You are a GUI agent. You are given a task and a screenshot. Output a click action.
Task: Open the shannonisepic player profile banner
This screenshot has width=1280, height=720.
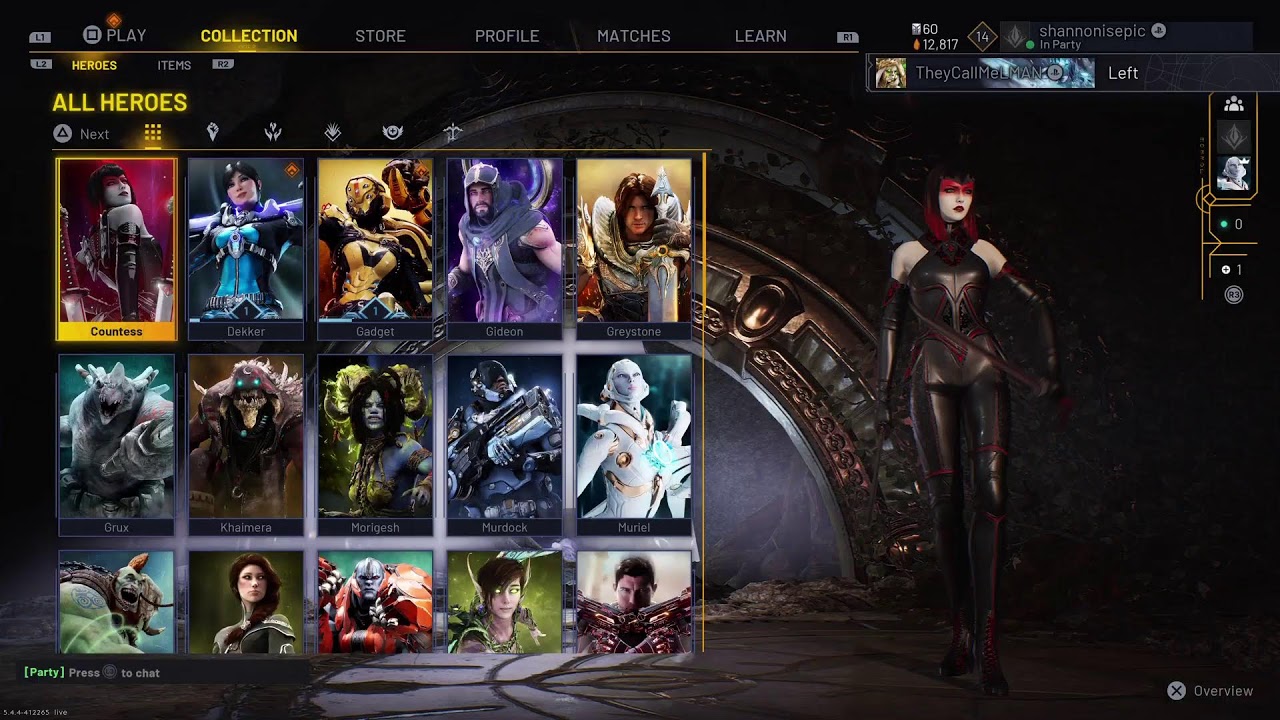point(1100,37)
